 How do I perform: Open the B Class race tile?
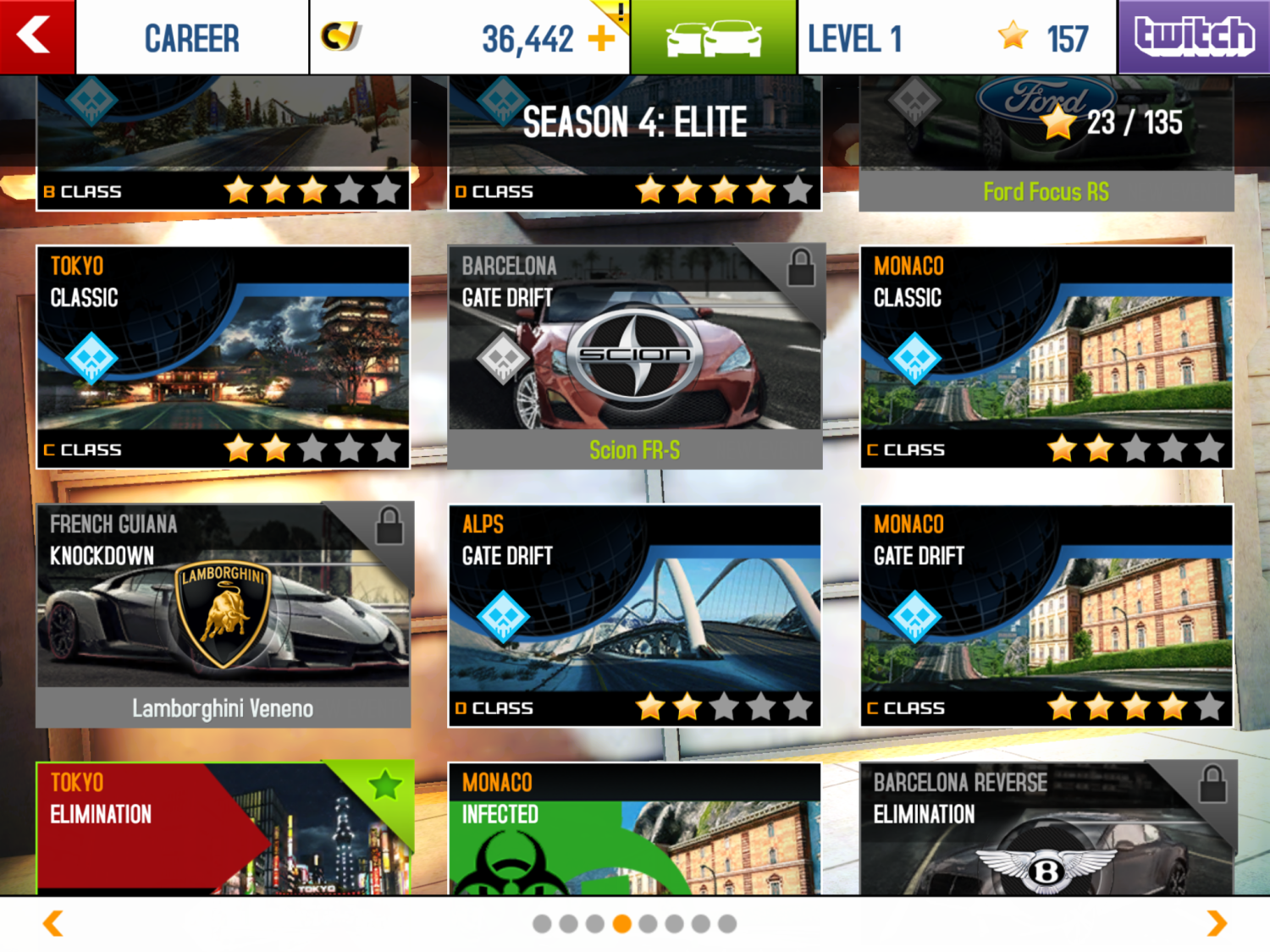coord(223,142)
